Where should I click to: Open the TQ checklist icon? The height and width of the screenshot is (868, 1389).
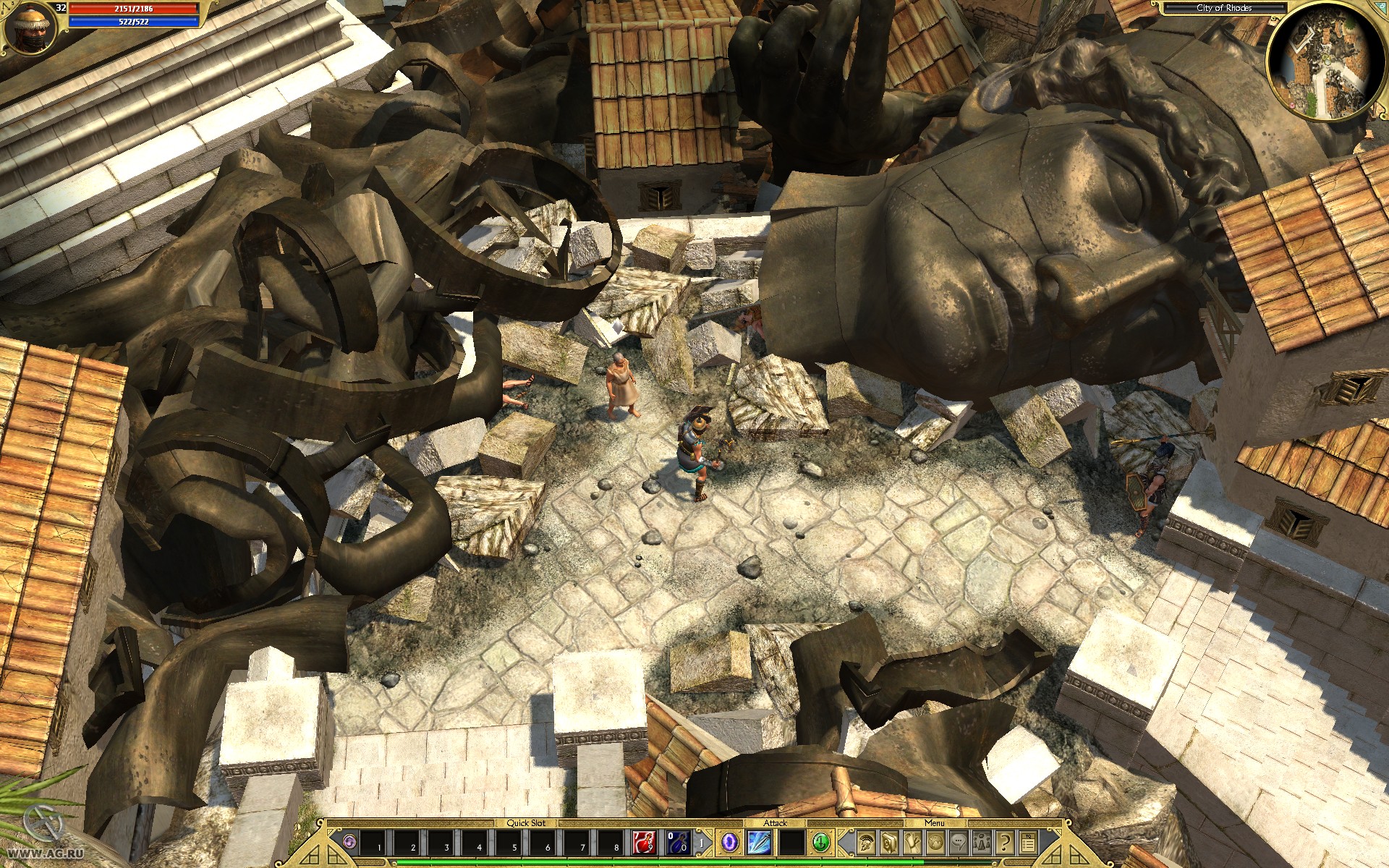[x=1027, y=843]
